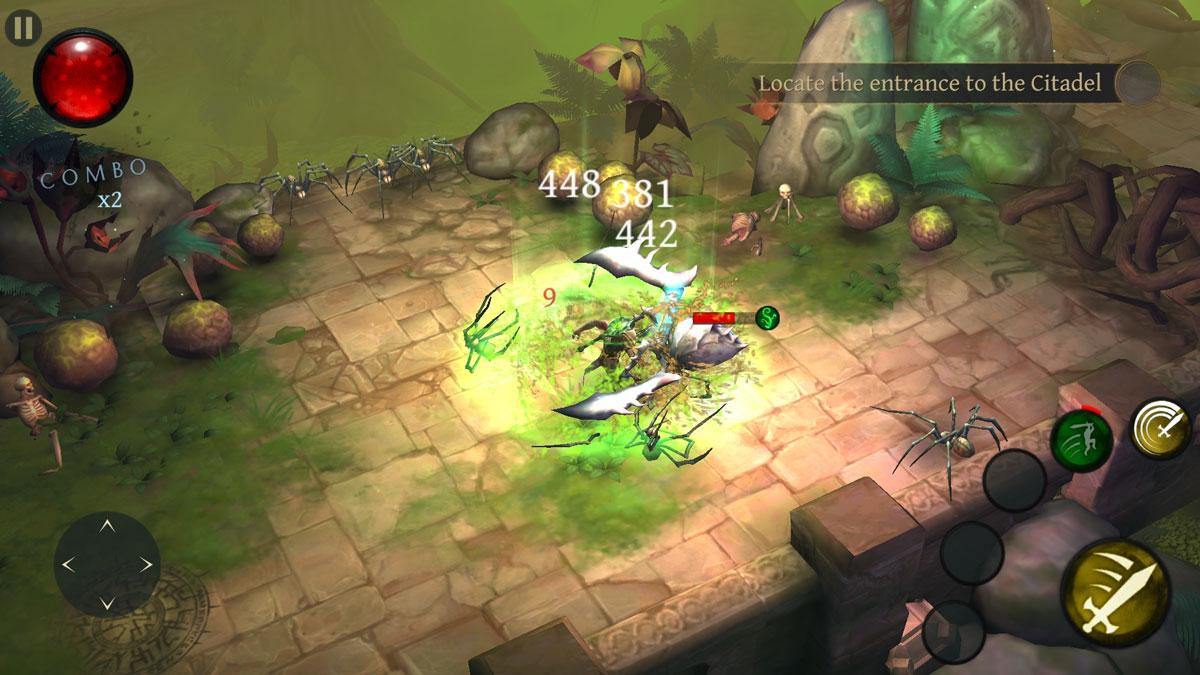Tap the virtual movement pad
Screen dimensions: 1200x675
coord(107,564)
